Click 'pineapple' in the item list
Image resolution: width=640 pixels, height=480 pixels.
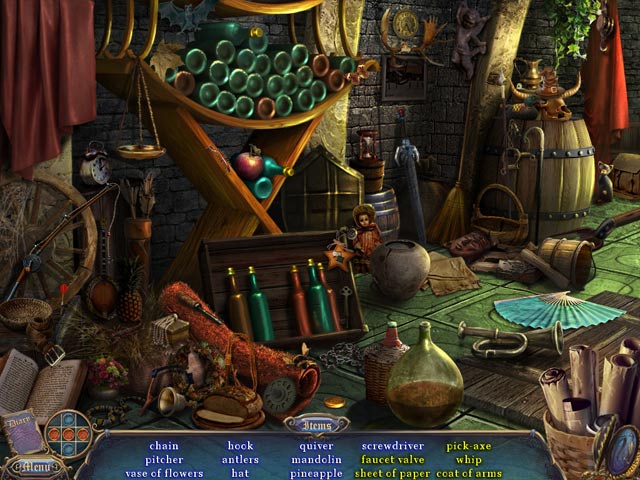tap(316, 473)
